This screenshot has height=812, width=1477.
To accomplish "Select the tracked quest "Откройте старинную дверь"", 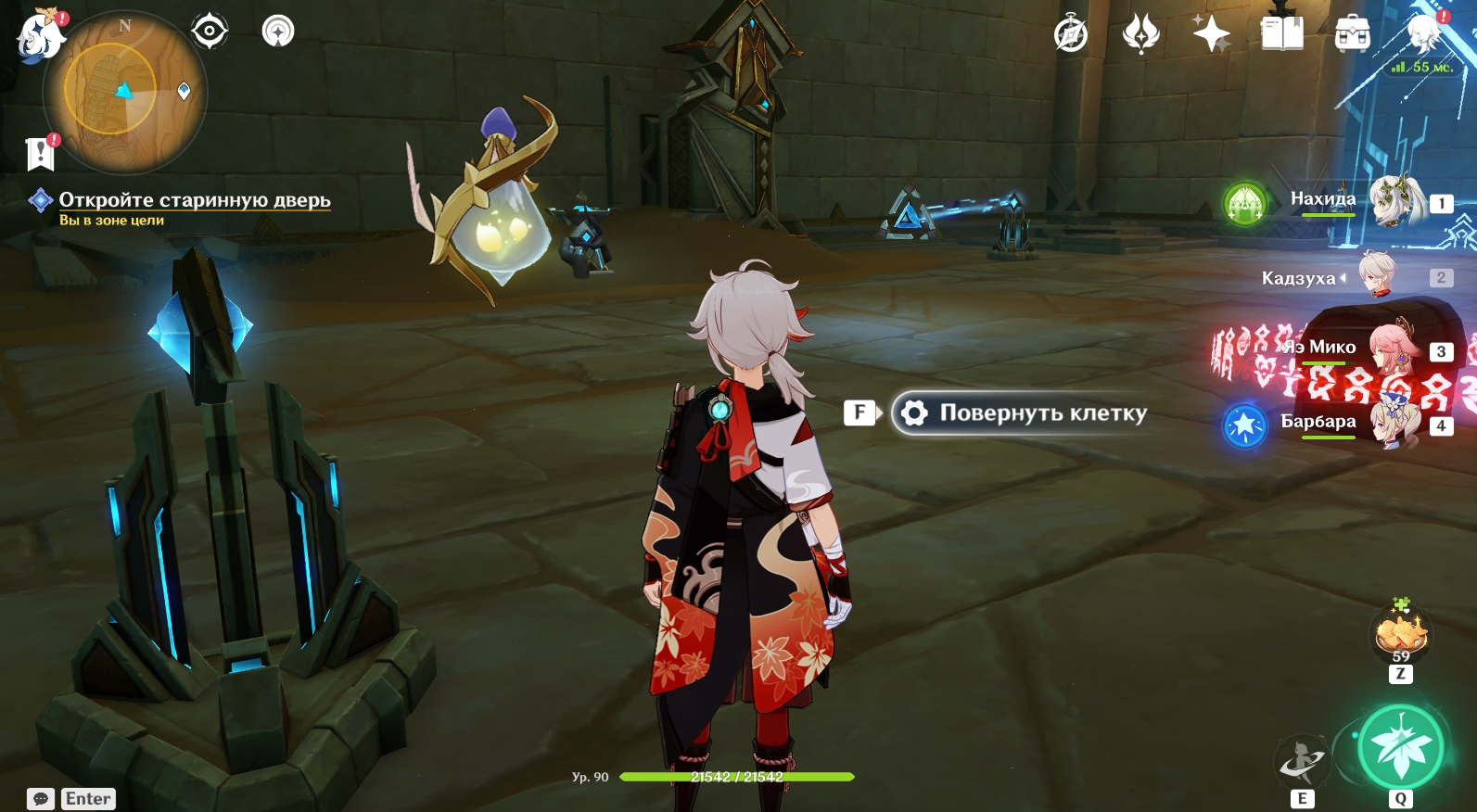I will tap(194, 200).
